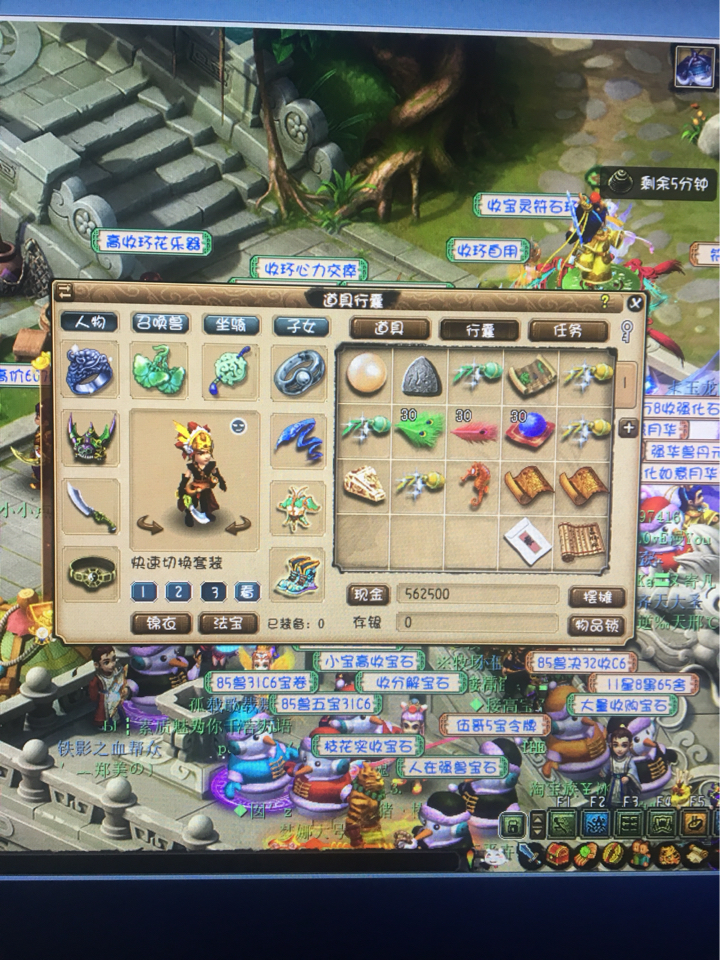This screenshot has width=720, height=960.
Task: Switch to the 人物 character tab
Action: pyautogui.click(x=89, y=323)
